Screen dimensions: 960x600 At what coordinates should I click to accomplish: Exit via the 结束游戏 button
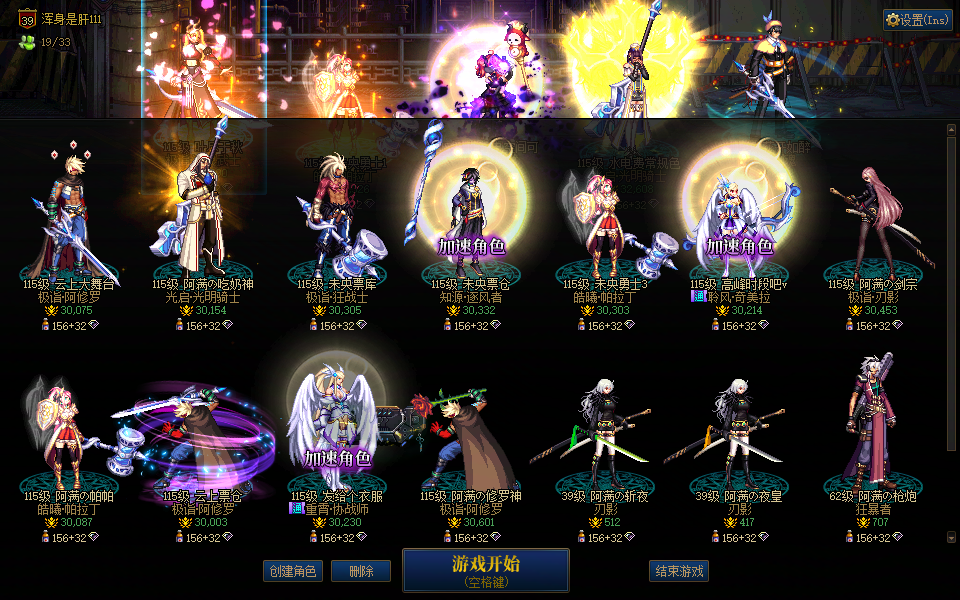coord(679,571)
